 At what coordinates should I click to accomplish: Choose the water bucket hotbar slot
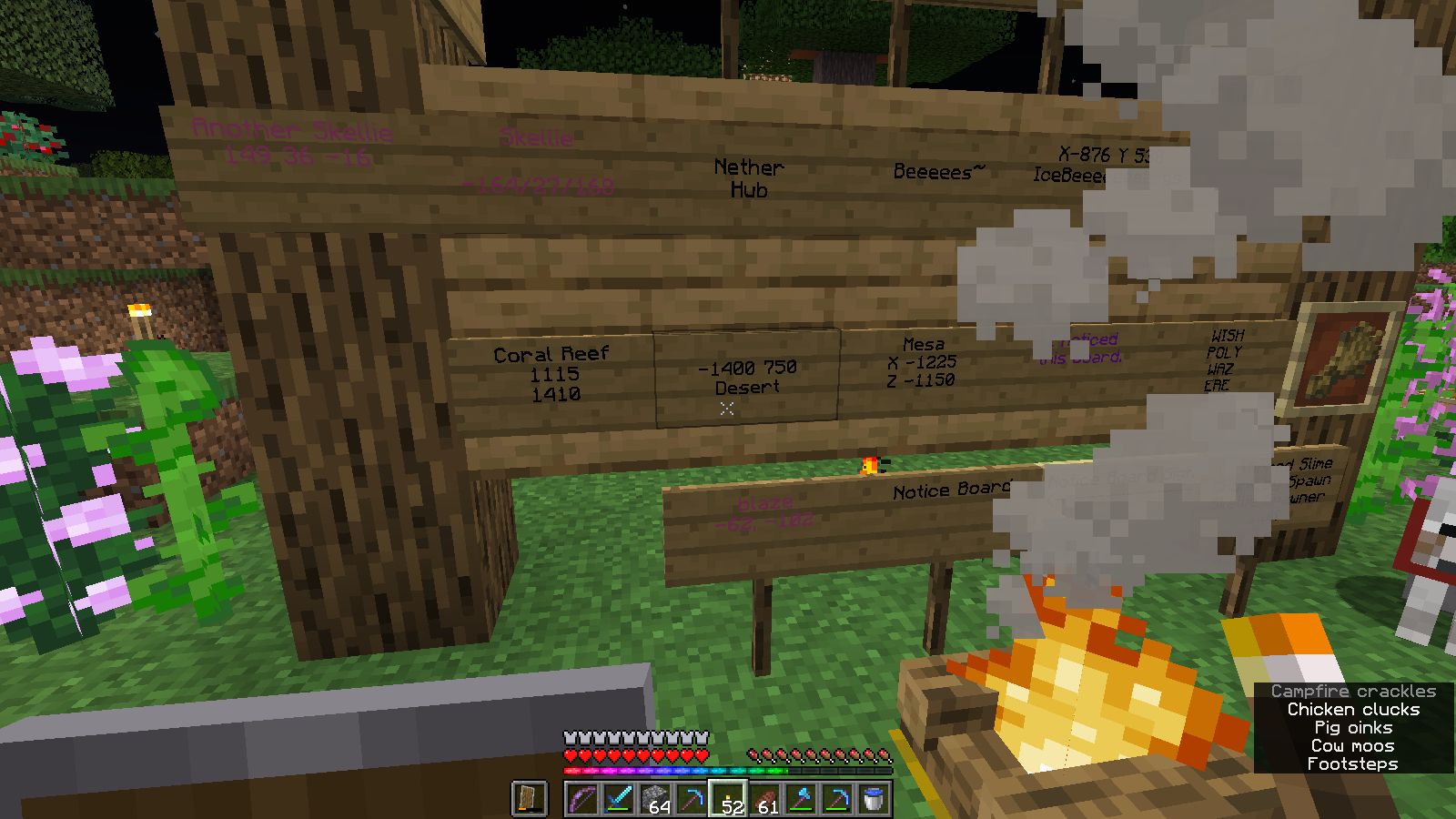coord(874,799)
